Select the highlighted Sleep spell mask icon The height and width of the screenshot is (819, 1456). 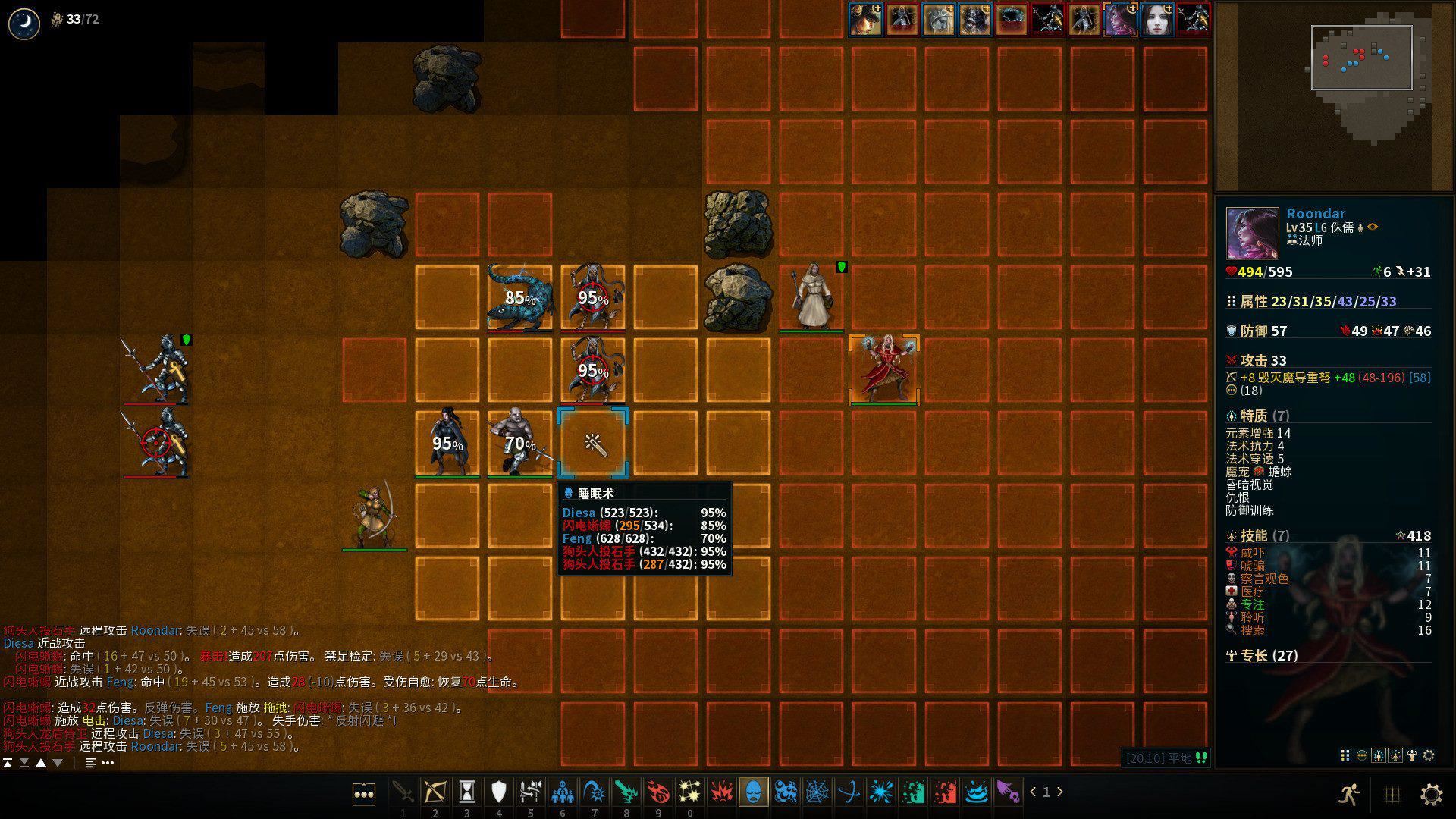click(753, 792)
